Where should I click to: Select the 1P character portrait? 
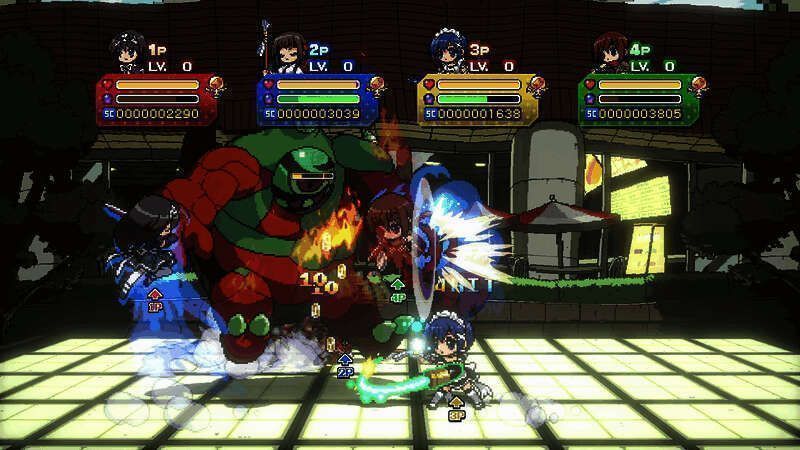(127, 52)
